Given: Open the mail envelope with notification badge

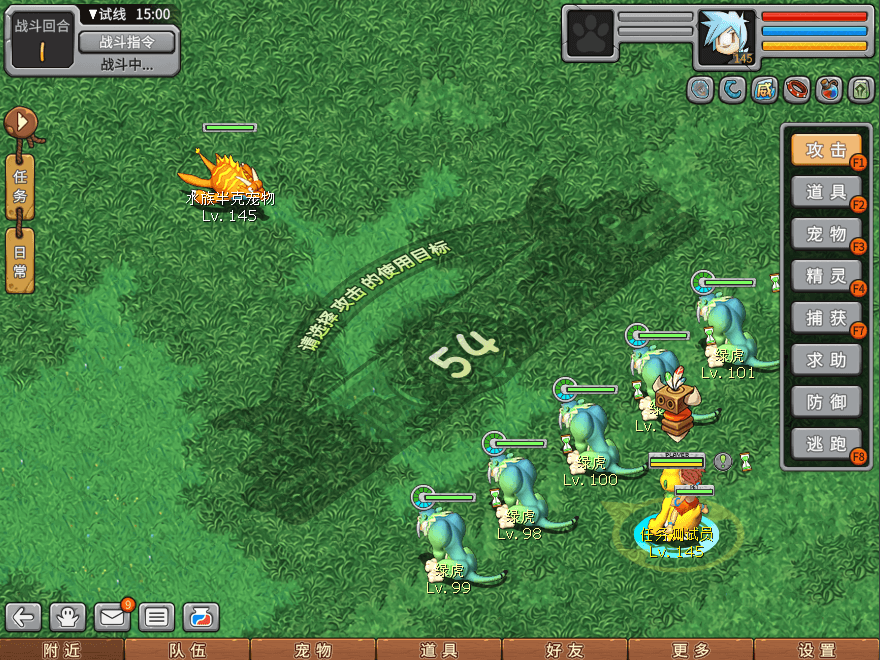Looking at the screenshot, I should [x=113, y=617].
